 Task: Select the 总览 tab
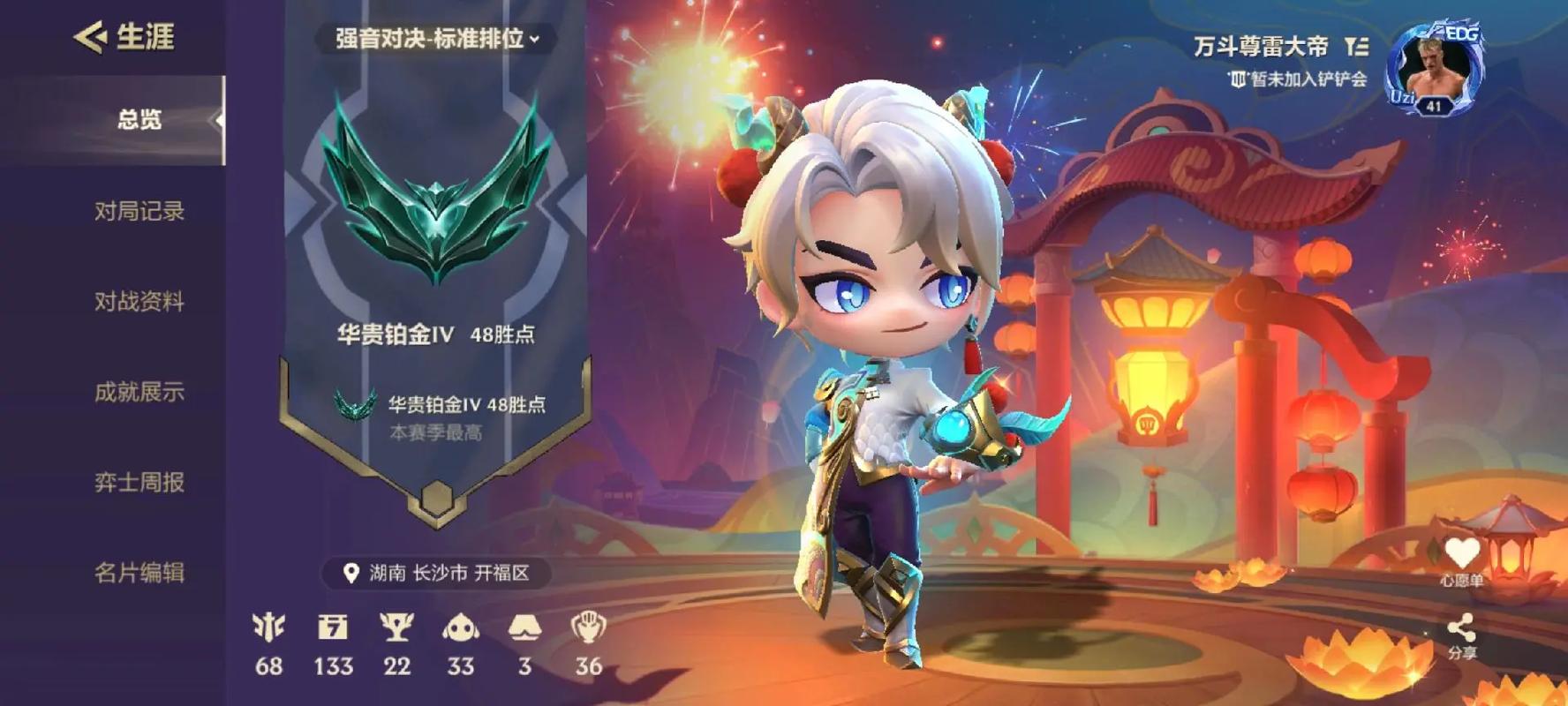pos(139,120)
